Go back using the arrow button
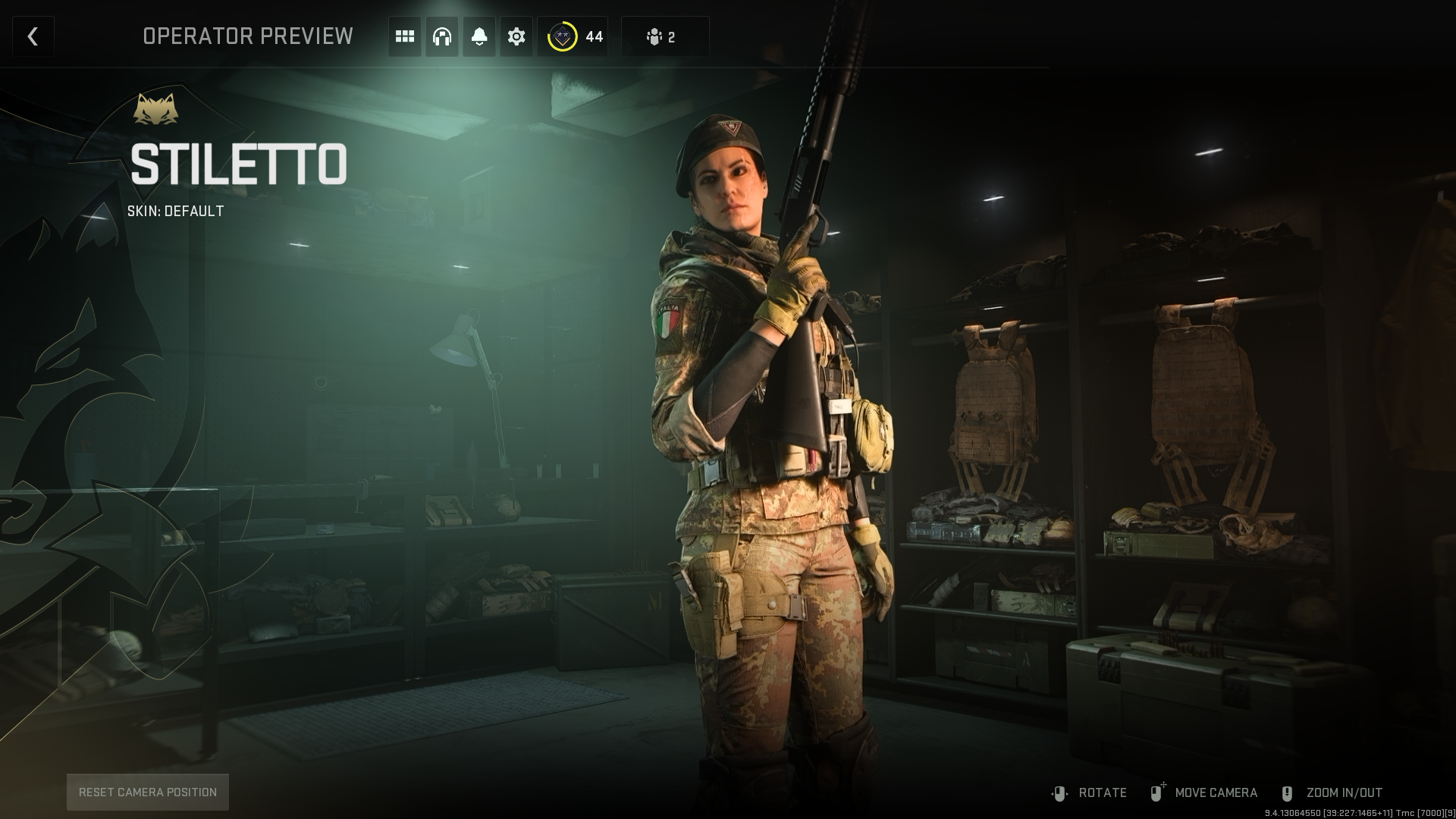Screen dimensions: 1456x819 point(33,36)
